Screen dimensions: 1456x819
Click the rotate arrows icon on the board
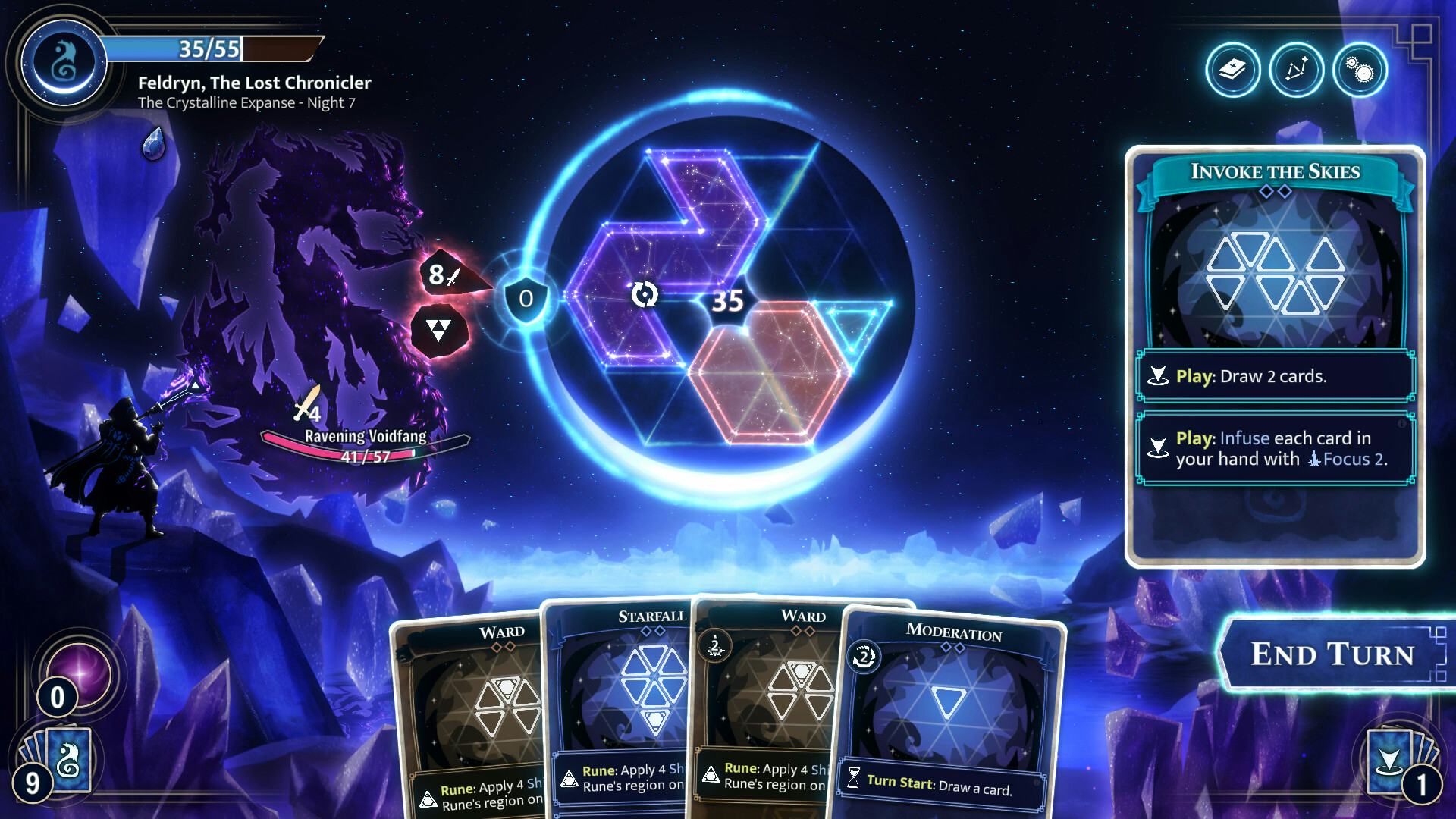tap(645, 294)
